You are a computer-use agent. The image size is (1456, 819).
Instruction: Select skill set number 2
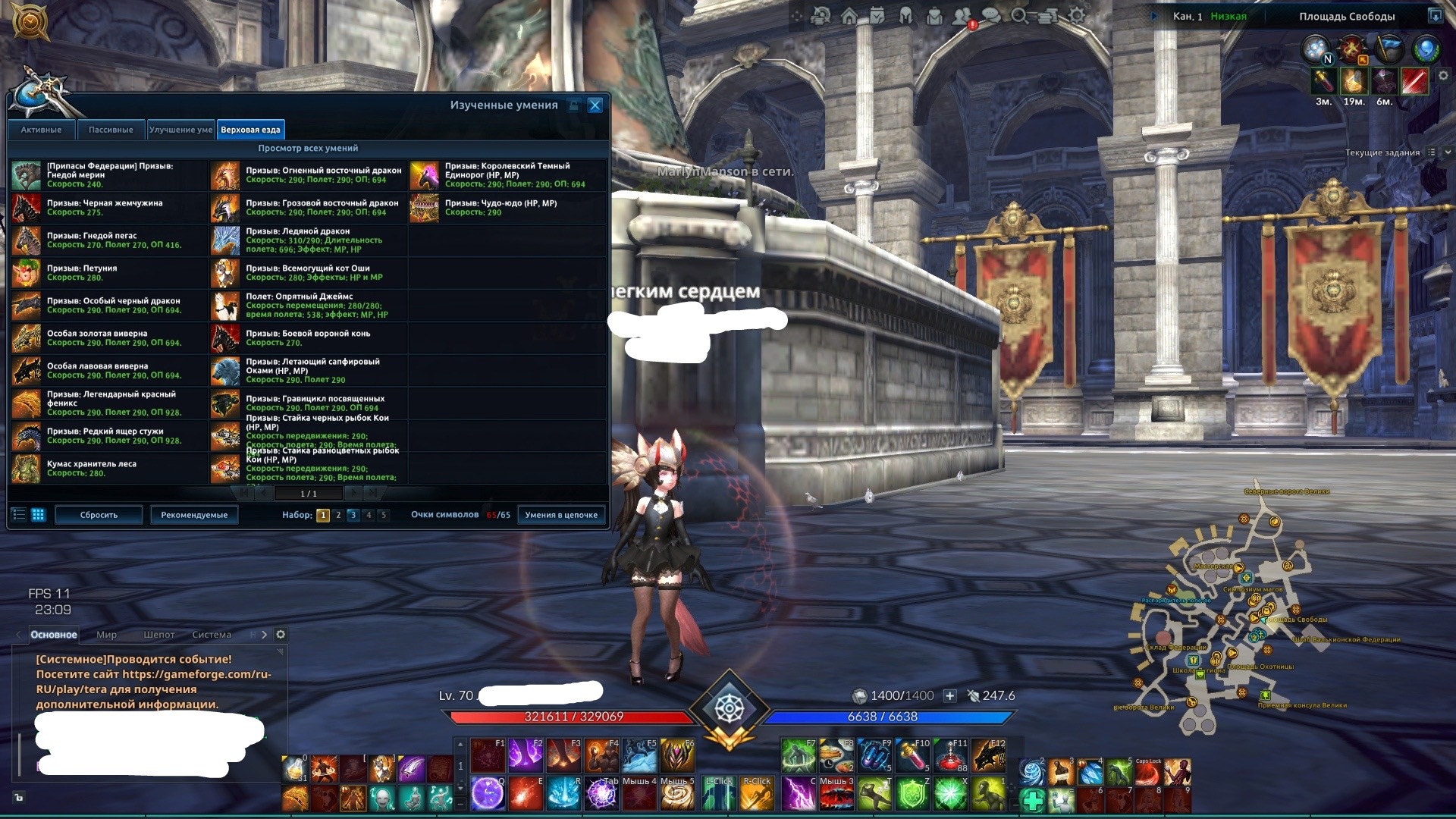(338, 515)
